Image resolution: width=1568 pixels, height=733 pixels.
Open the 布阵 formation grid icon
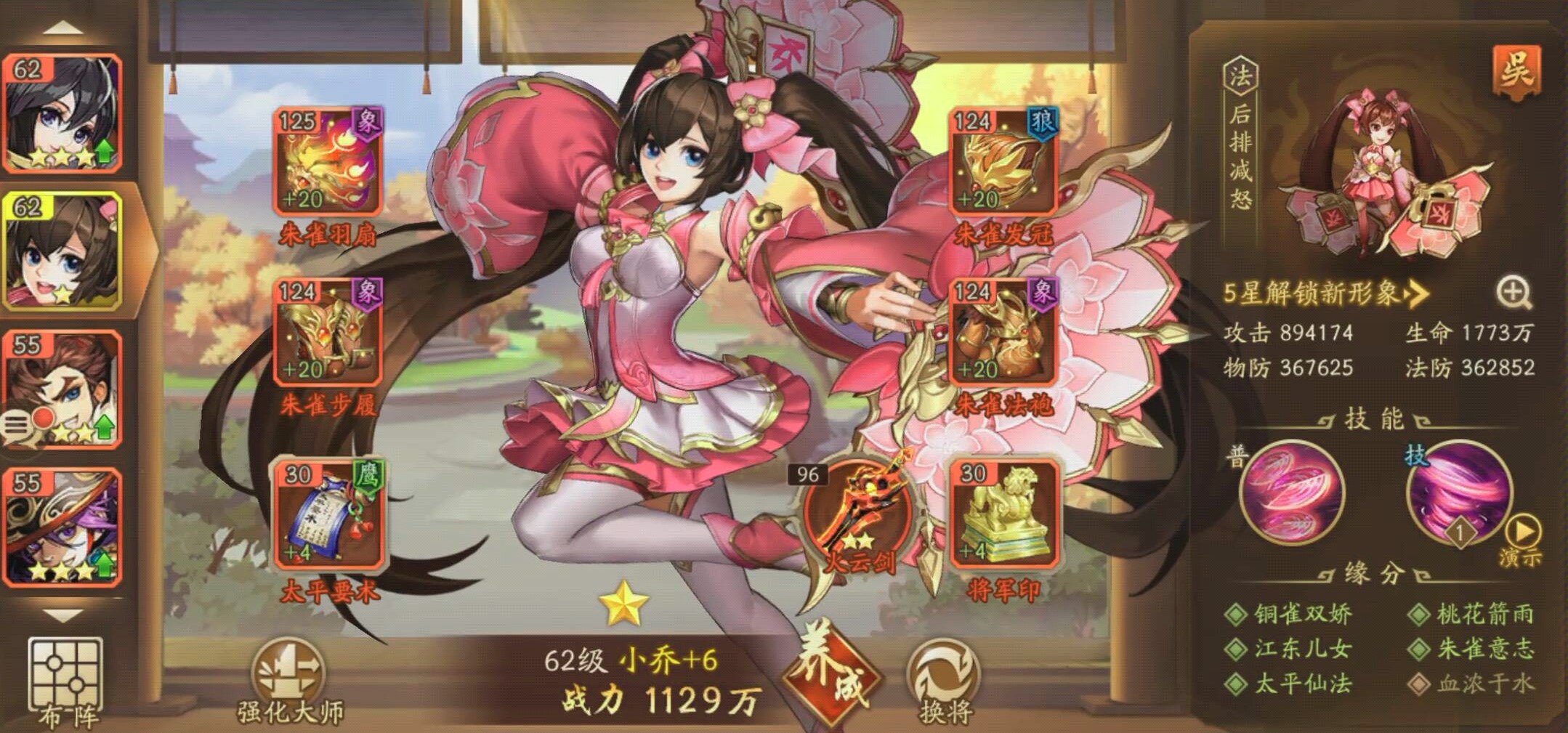(x=64, y=672)
